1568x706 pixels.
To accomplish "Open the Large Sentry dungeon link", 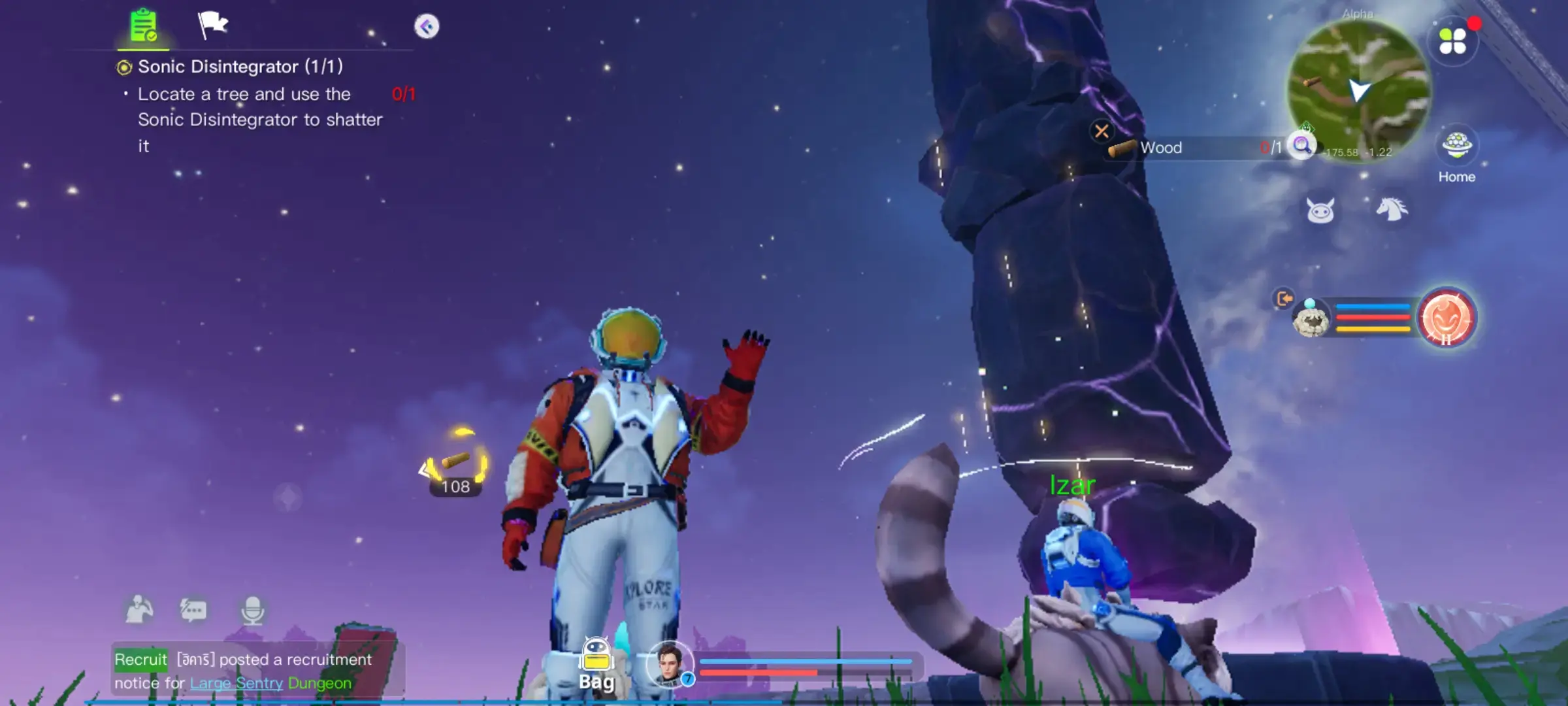I will click(235, 684).
